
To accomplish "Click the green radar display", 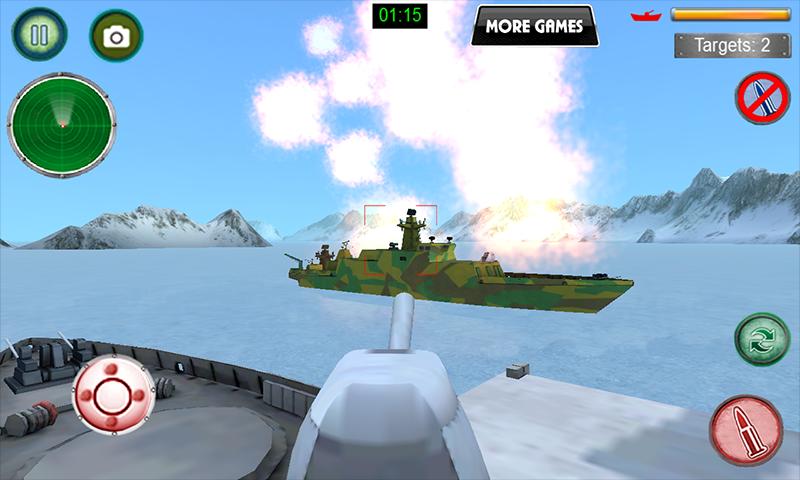I will (x=62, y=124).
